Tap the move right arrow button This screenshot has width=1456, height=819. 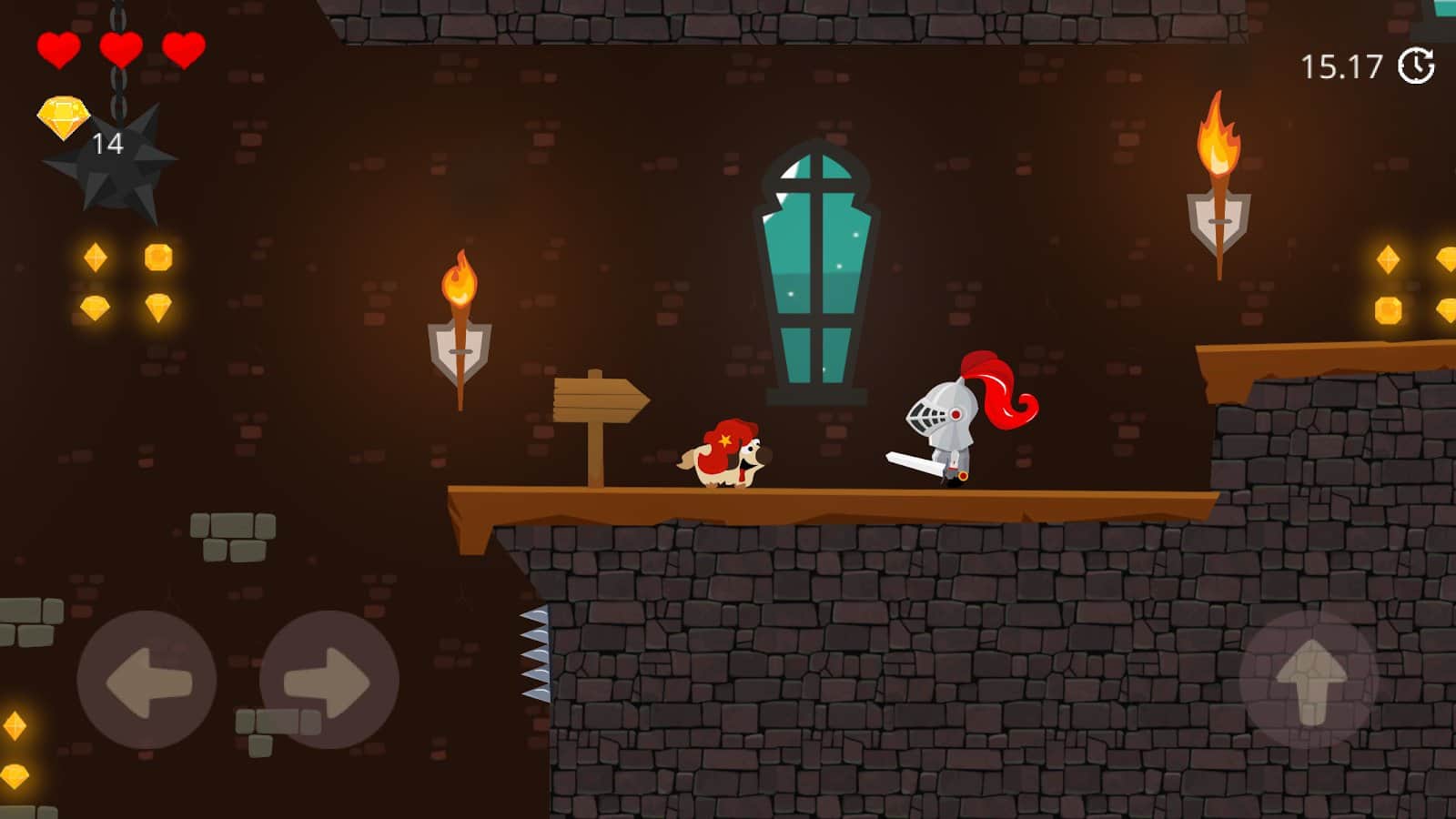[x=329, y=680]
